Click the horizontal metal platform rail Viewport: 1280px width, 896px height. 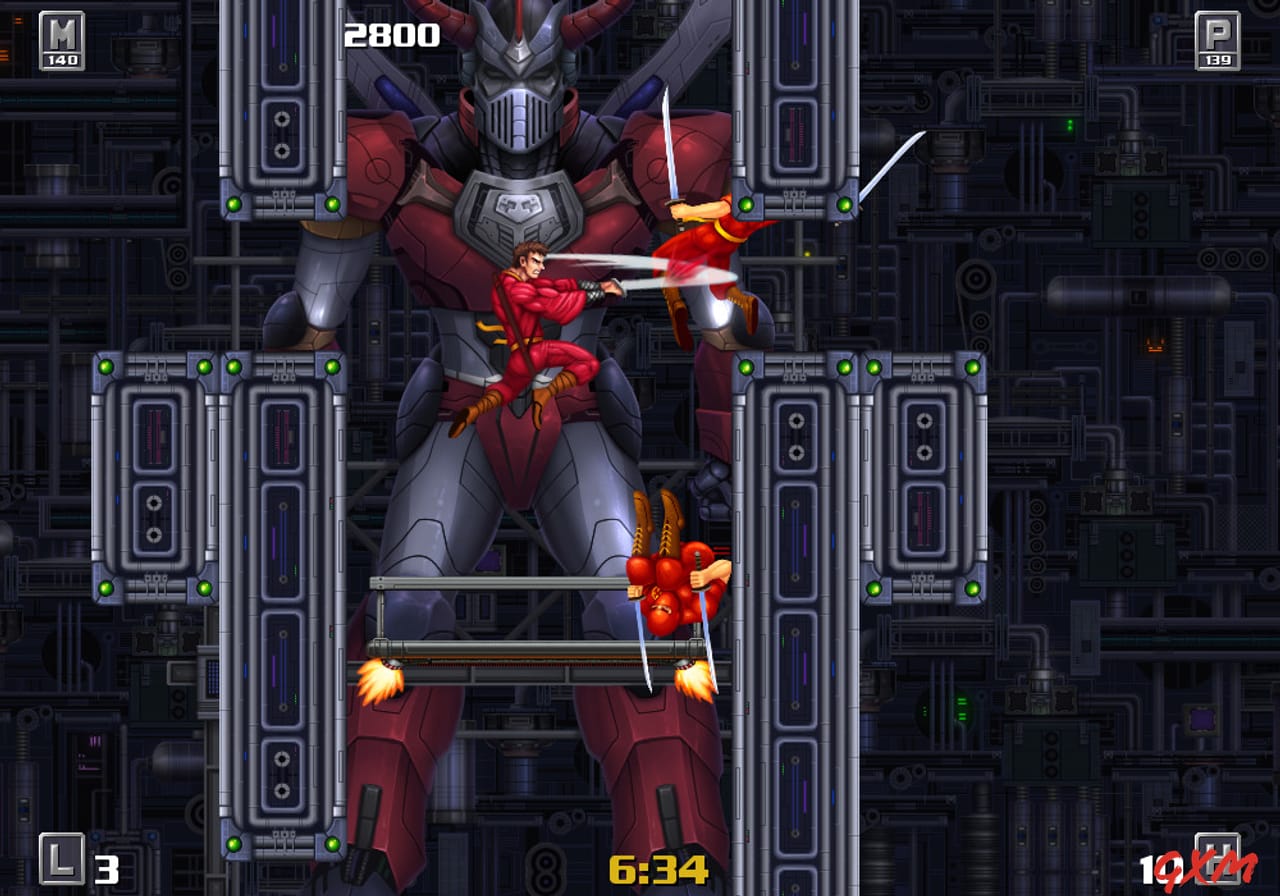coord(520,583)
